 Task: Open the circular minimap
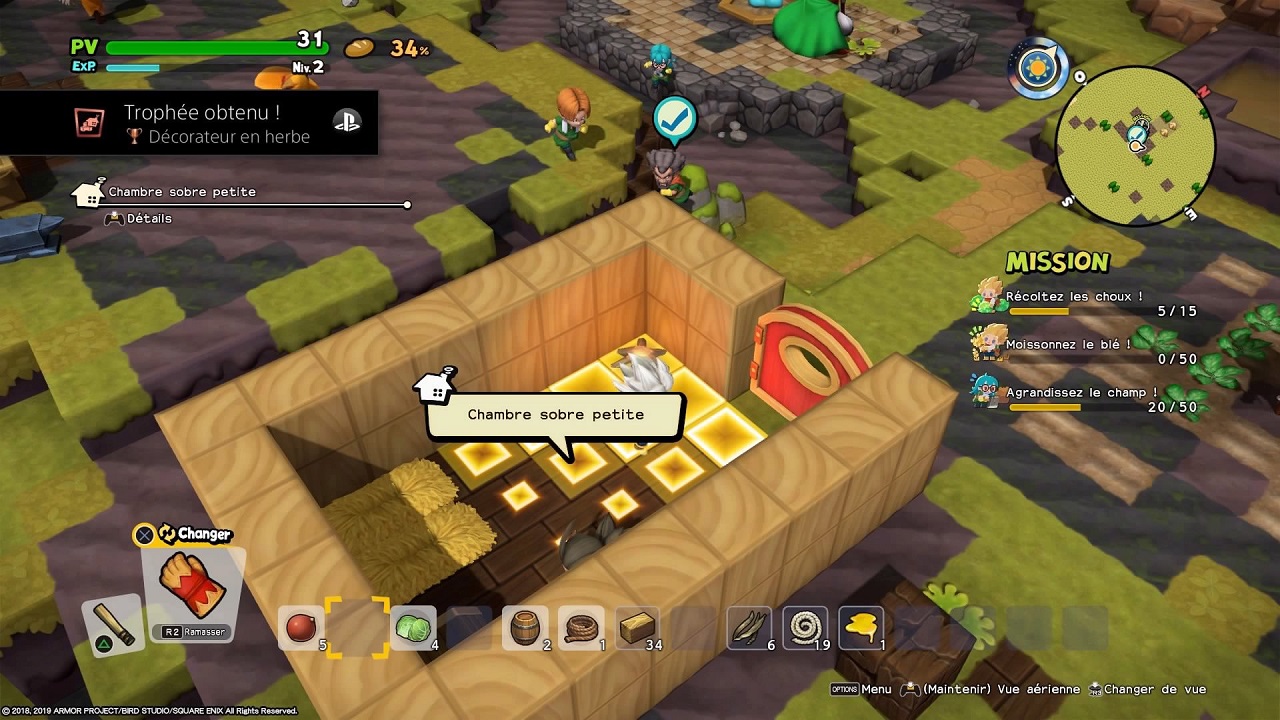1136,145
